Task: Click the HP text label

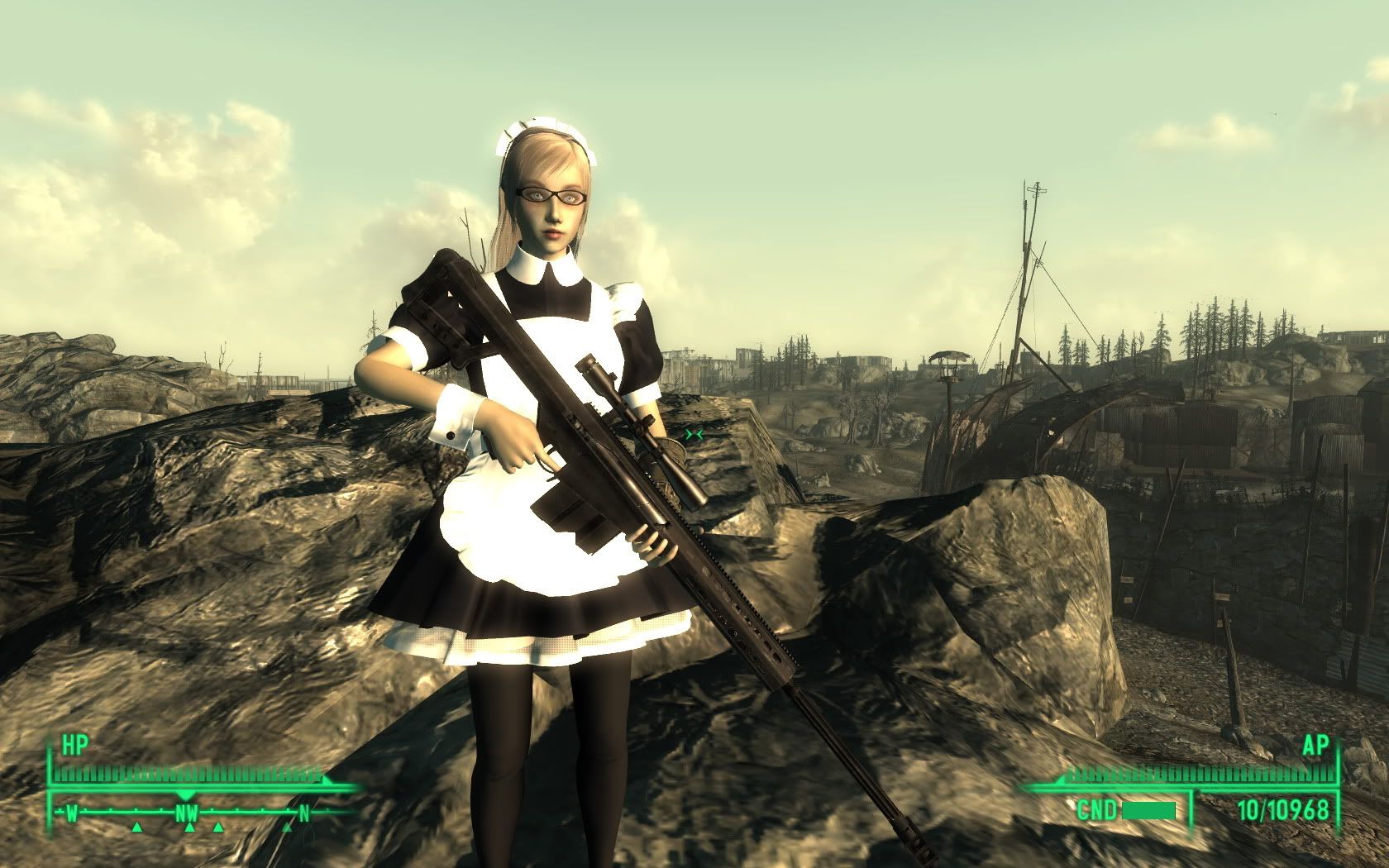Action: (74, 744)
